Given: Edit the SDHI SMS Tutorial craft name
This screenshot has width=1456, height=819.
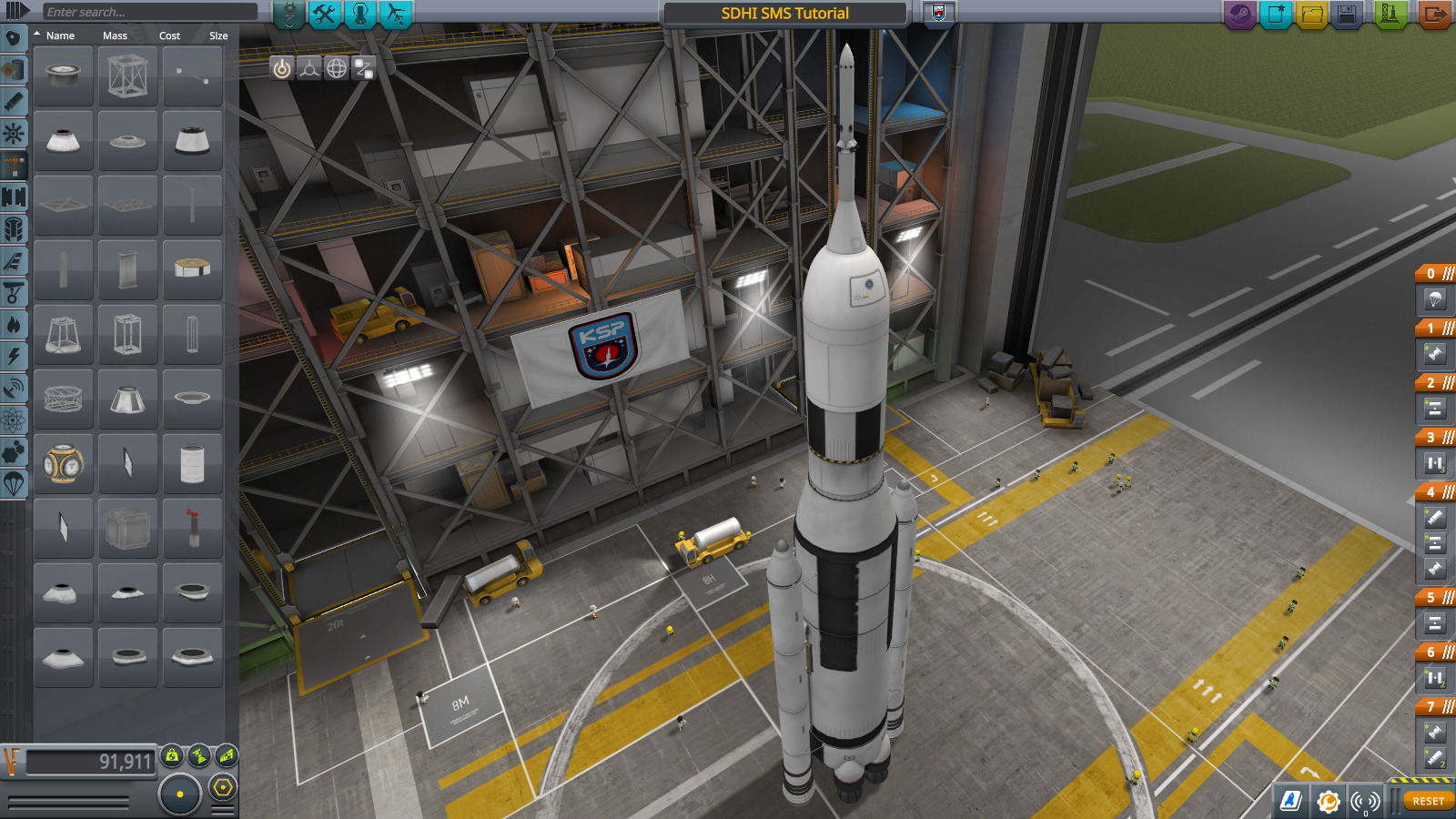Looking at the screenshot, I should click(x=784, y=14).
